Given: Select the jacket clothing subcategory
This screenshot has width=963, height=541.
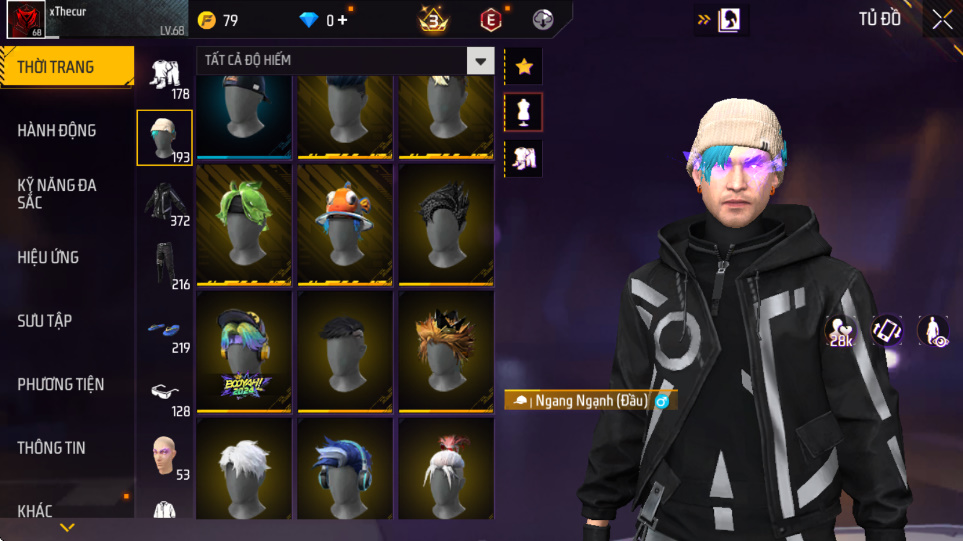Looking at the screenshot, I should coord(164,201).
